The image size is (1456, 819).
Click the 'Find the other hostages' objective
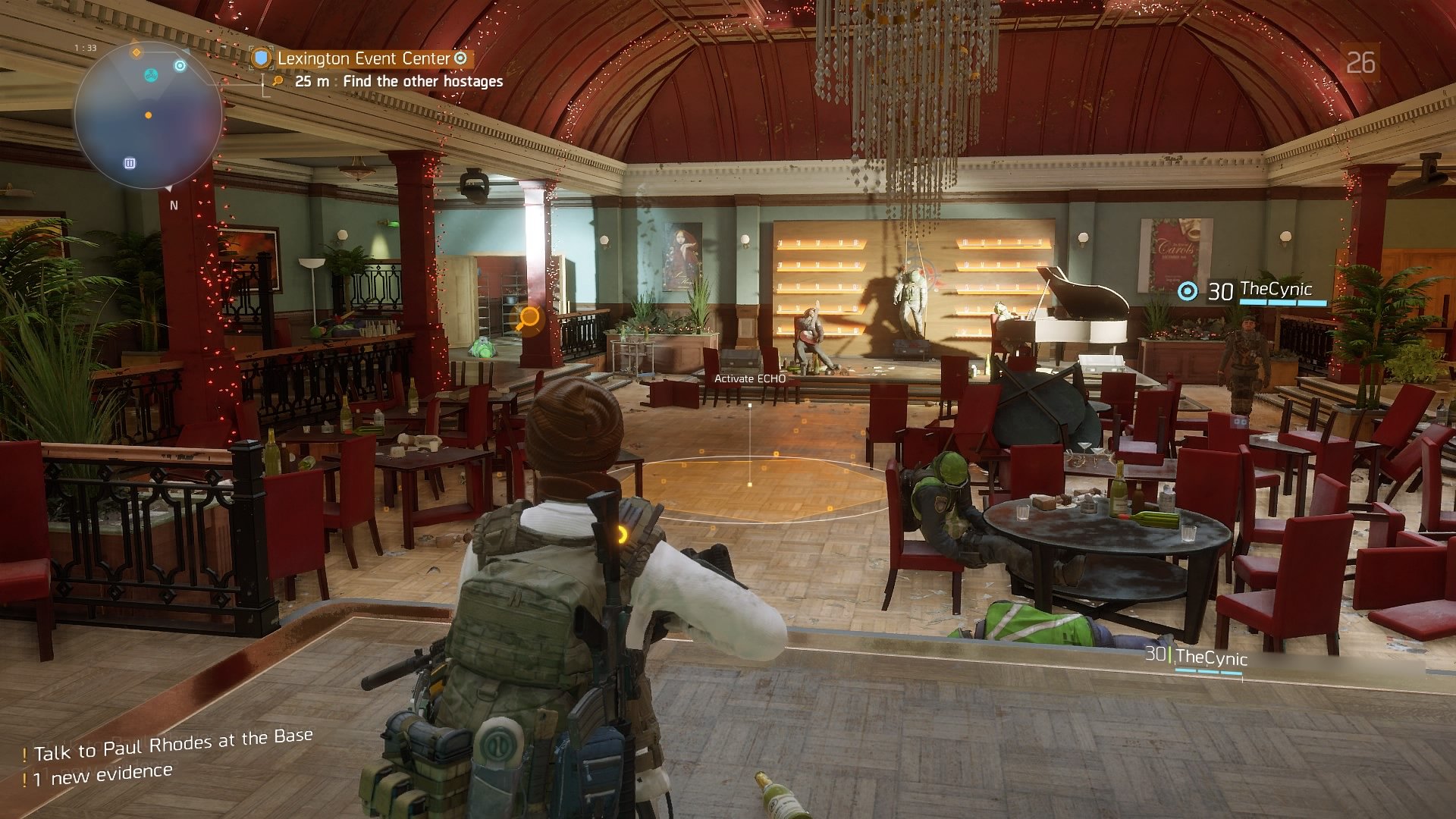pyautogui.click(x=422, y=81)
